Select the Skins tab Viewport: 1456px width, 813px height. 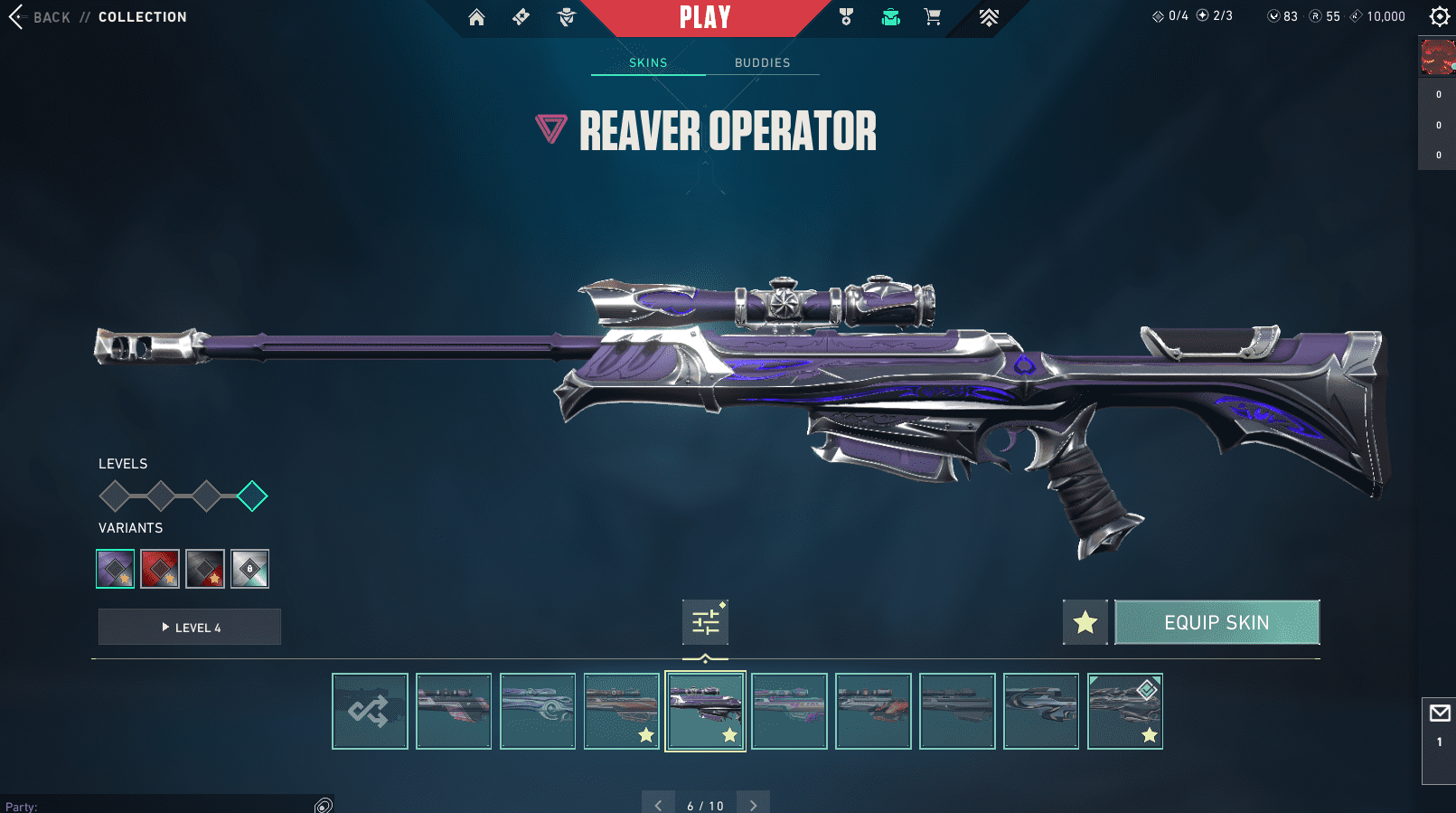(648, 62)
